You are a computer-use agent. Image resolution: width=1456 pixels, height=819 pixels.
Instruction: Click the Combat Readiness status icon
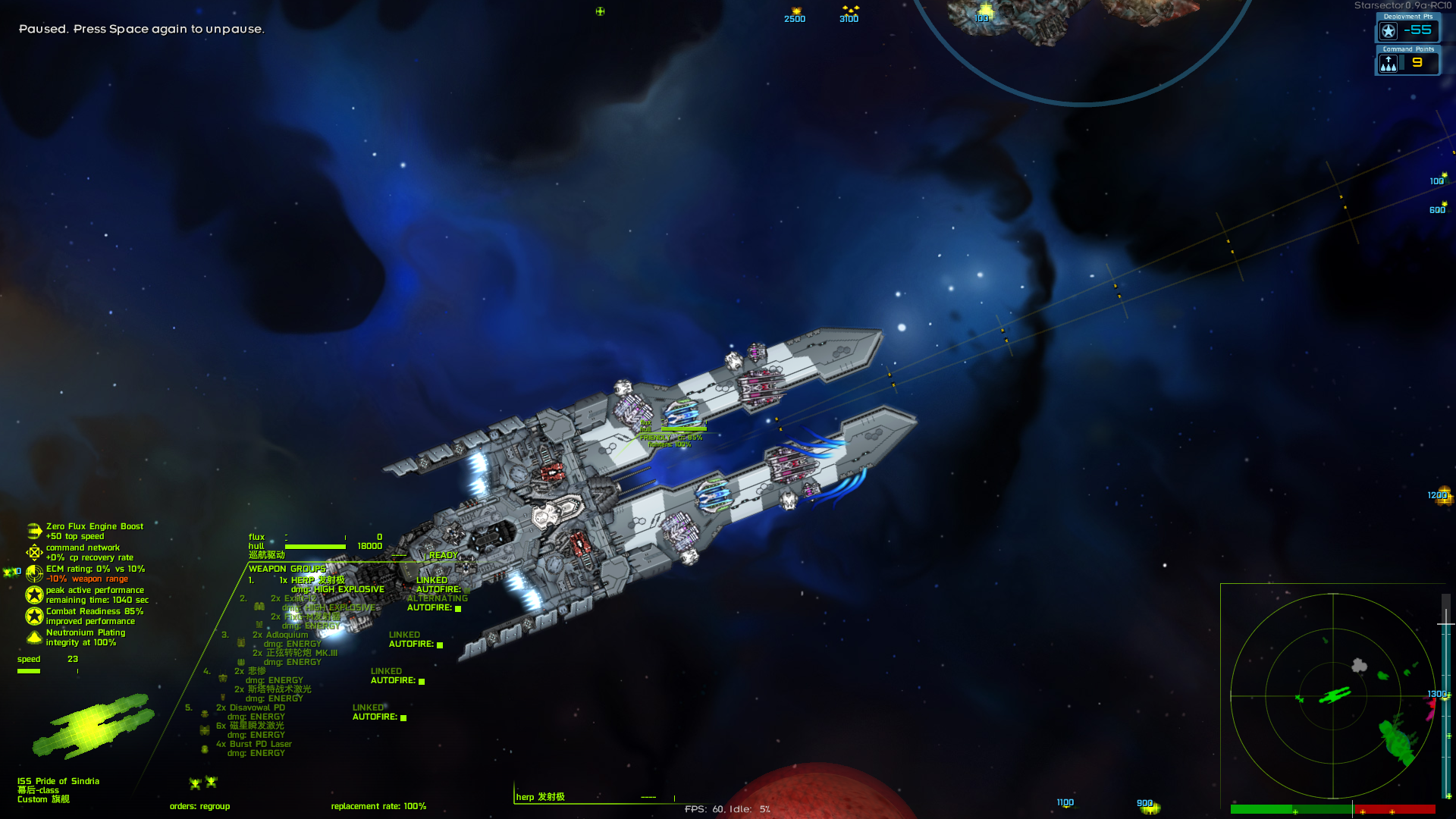click(x=34, y=616)
